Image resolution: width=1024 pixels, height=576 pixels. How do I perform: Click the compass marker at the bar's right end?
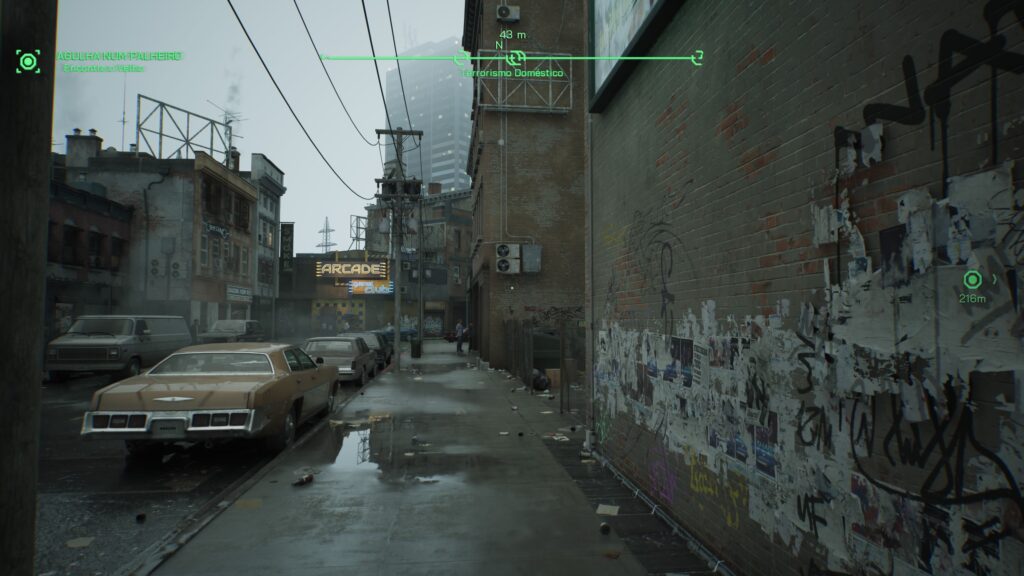point(698,56)
